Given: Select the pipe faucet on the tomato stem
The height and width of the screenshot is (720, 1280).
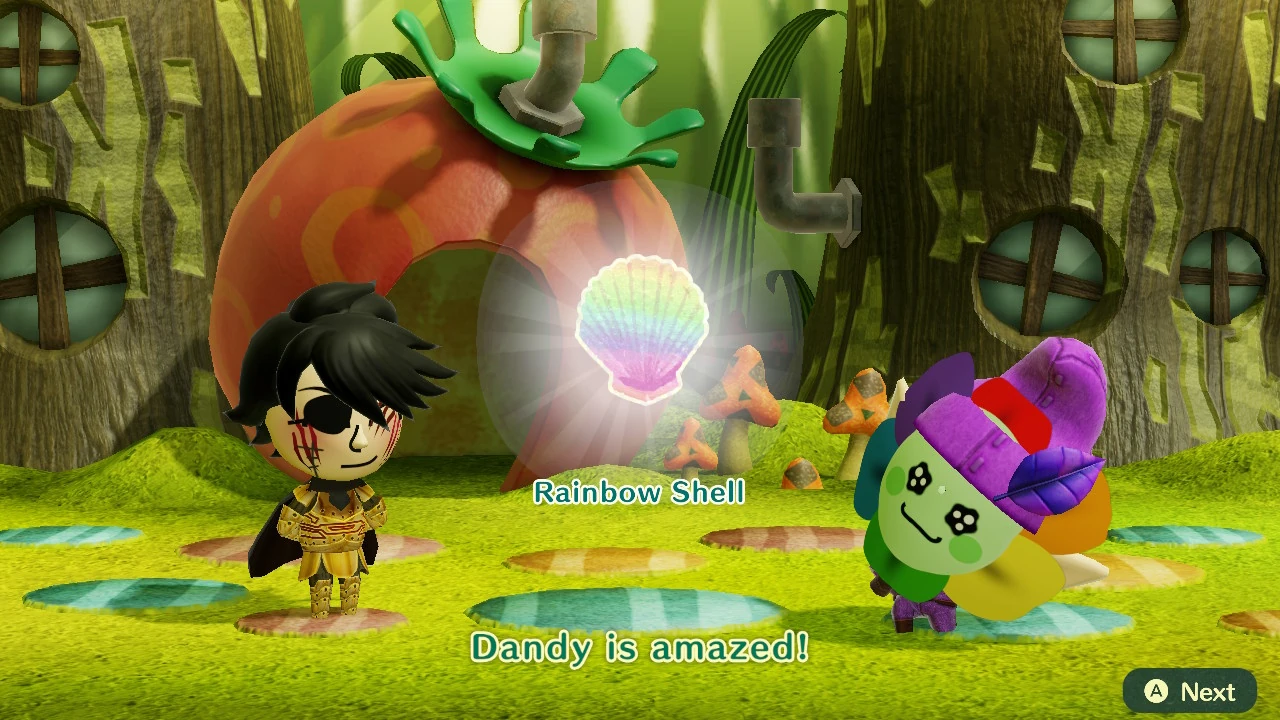Looking at the screenshot, I should [550, 60].
